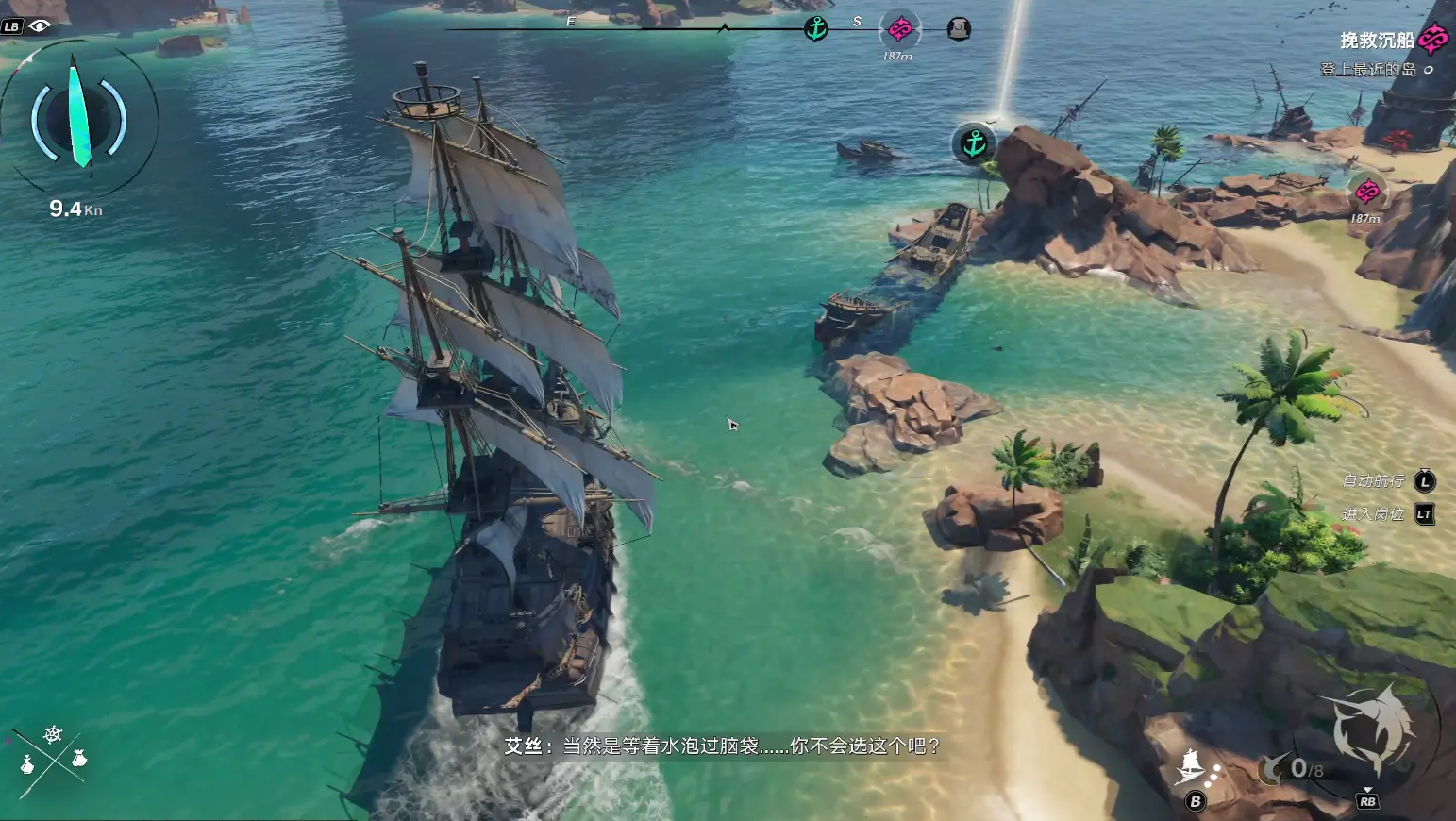The height and width of the screenshot is (821, 1456).
Task: Select the pouch quick-slot on the right
Action: [79, 757]
